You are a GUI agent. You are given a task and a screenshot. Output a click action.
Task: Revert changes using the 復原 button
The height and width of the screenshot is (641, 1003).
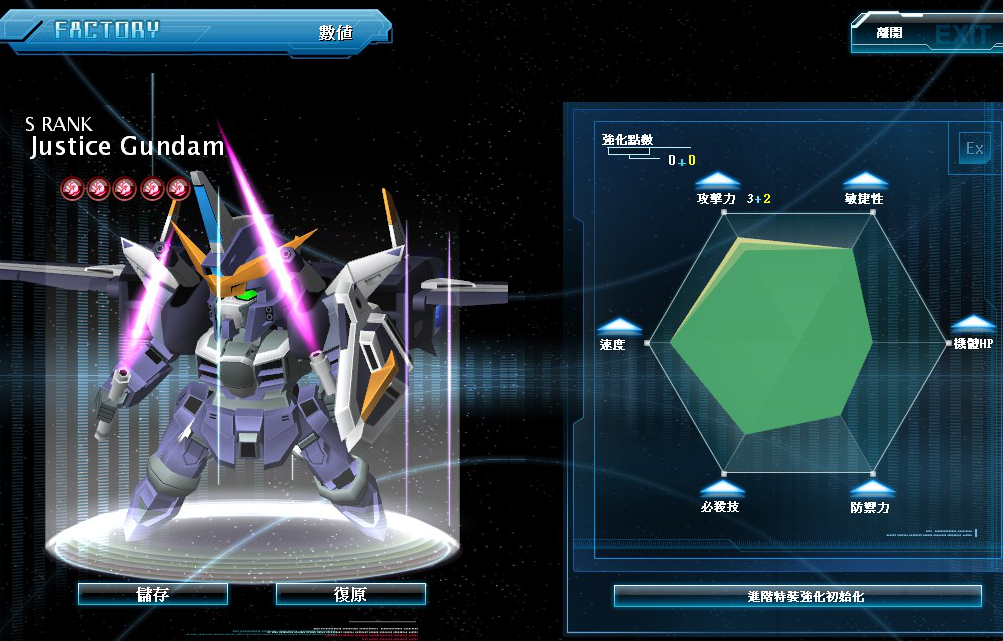tap(350, 594)
